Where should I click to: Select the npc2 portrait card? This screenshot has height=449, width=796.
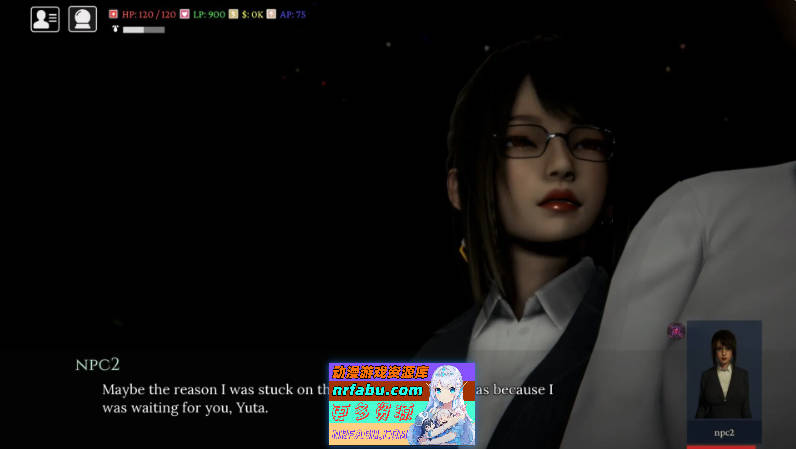coord(724,381)
